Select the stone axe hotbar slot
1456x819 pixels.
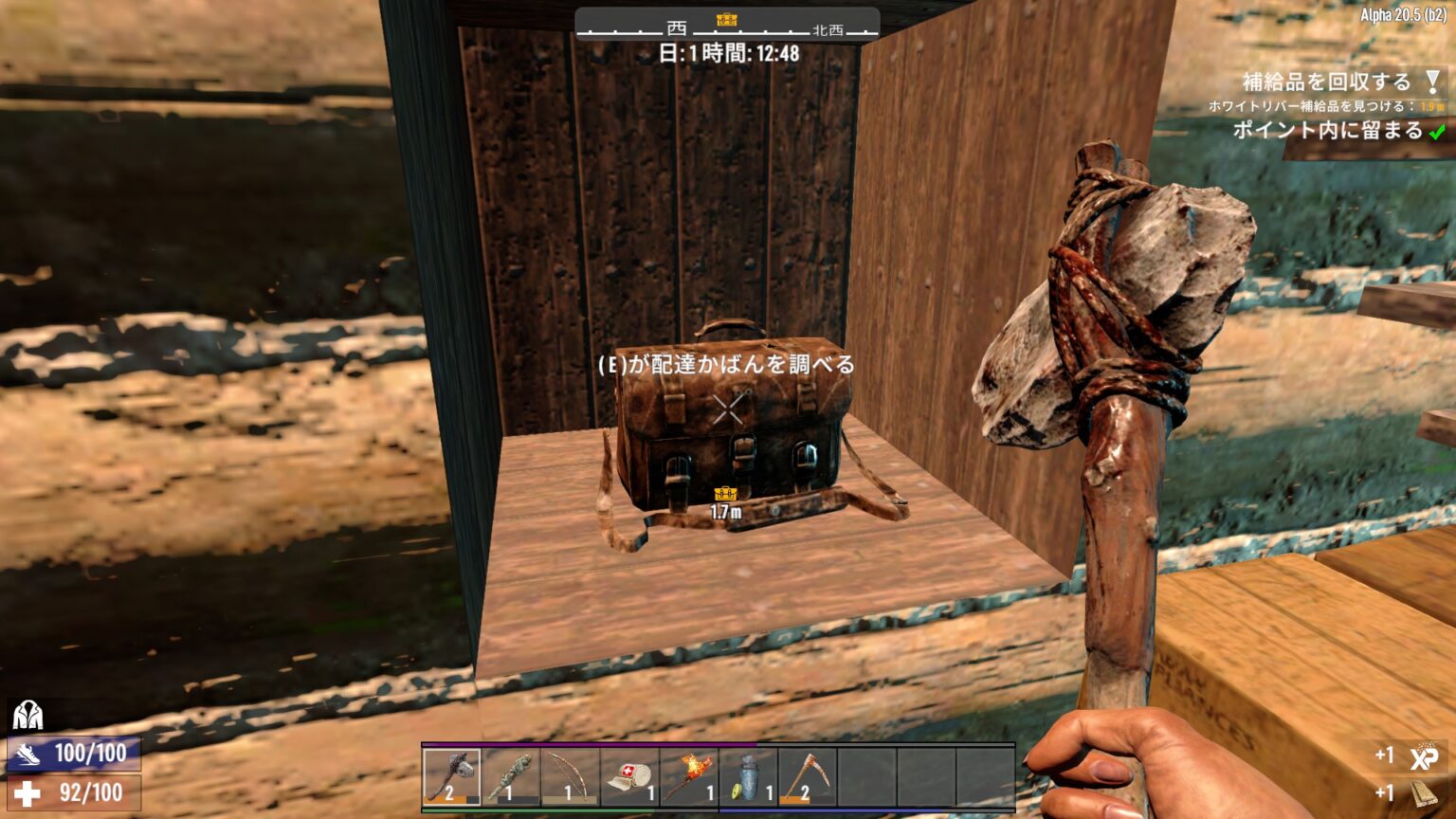(x=451, y=776)
